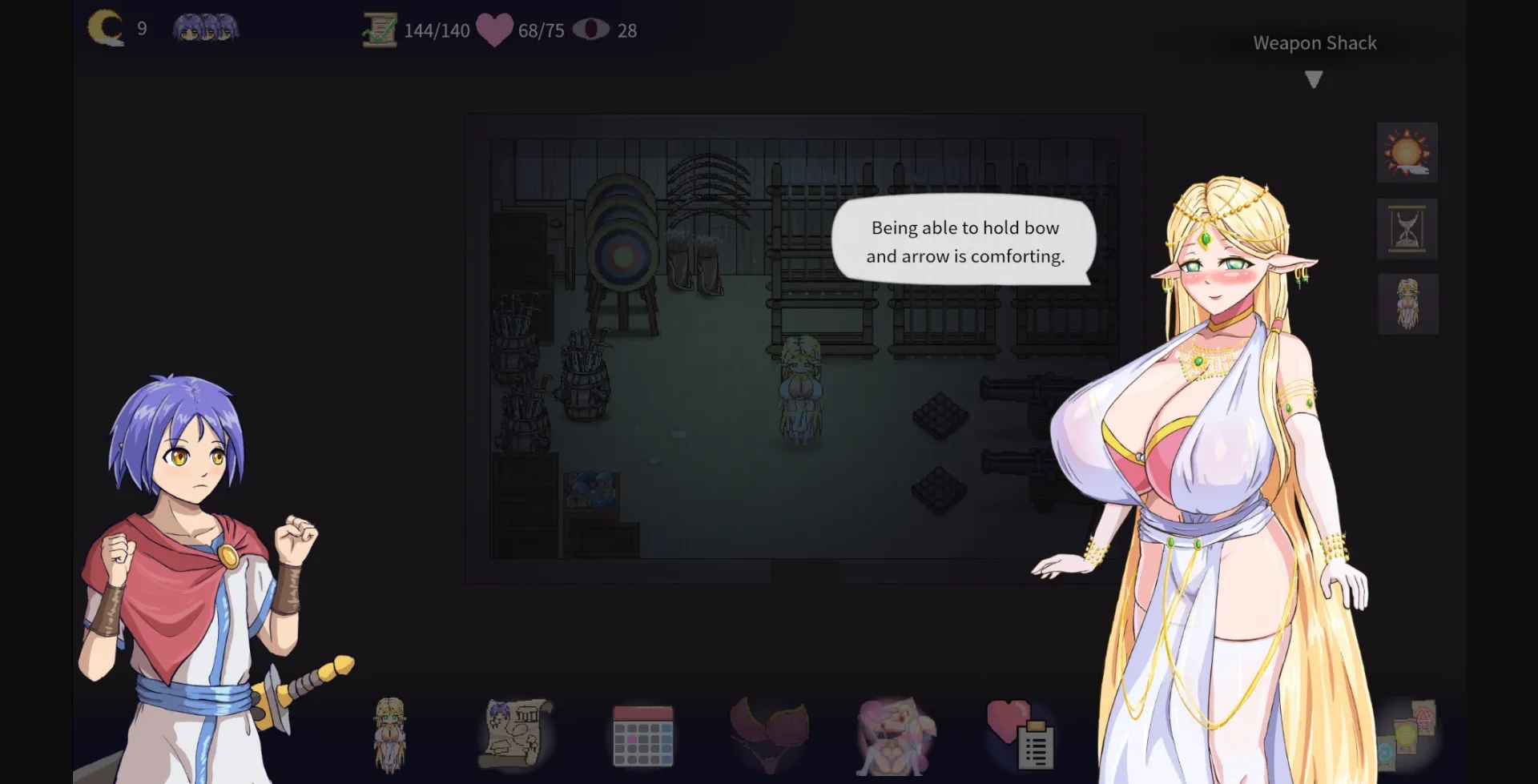Image resolution: width=1538 pixels, height=784 pixels.
Task: Expand the triangle under Weapon Shack
Action: [x=1314, y=78]
